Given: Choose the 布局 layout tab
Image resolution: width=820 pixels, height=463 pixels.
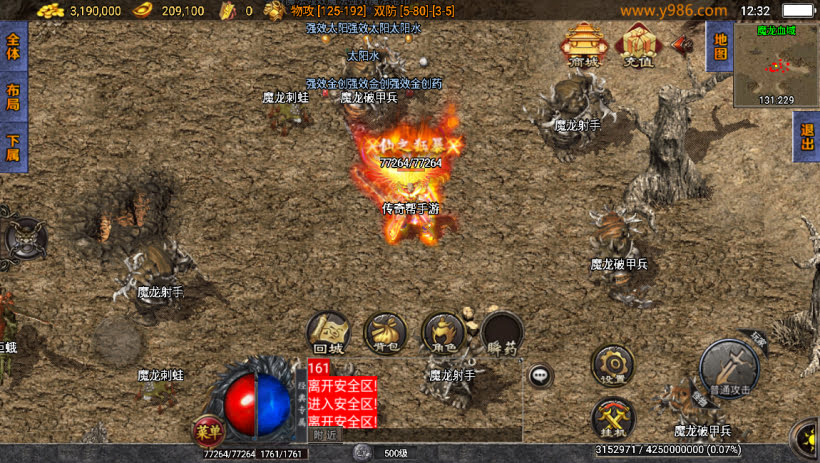Looking at the screenshot, I should click(13, 97).
